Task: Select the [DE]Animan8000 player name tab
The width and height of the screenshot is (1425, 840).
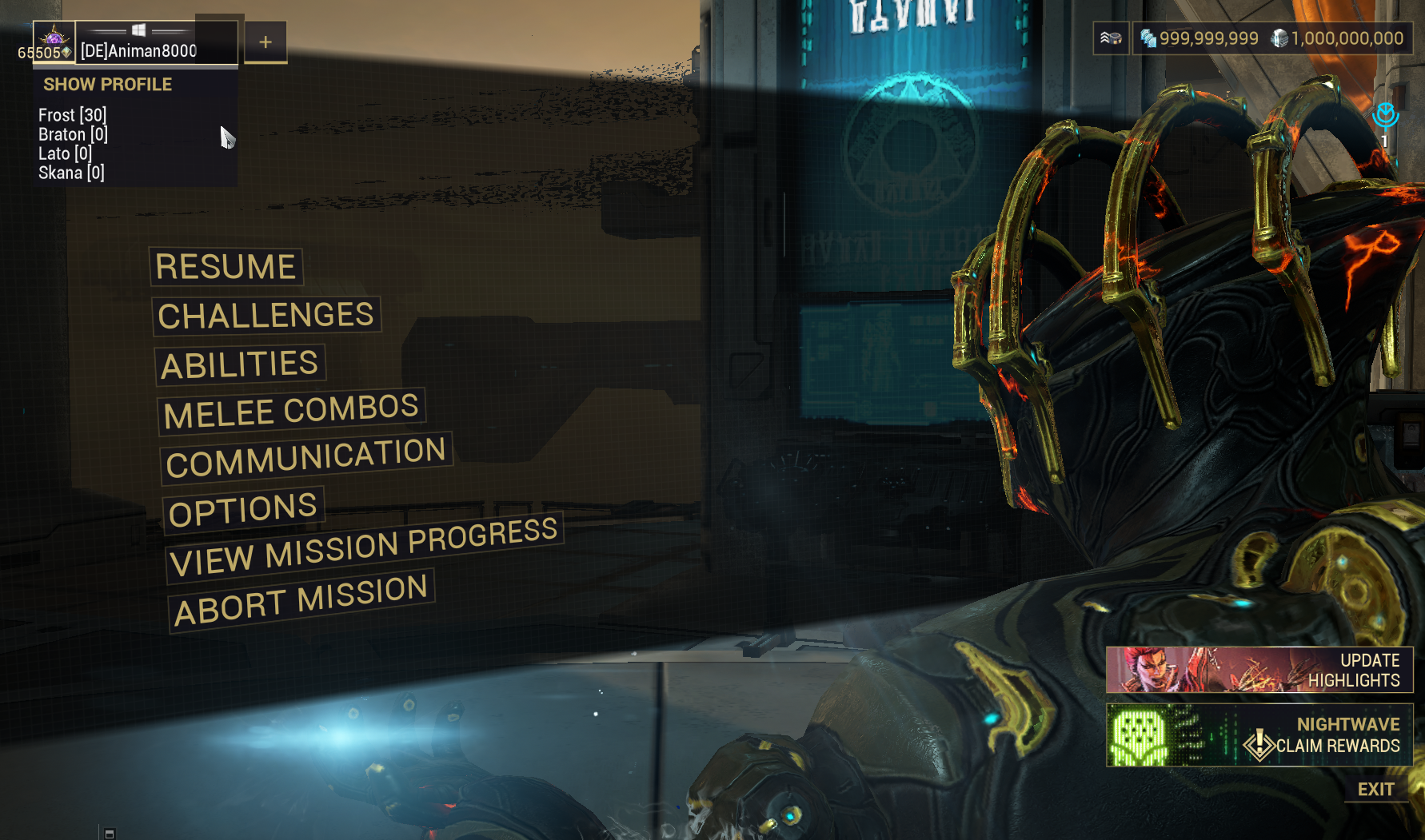Action: point(139,51)
